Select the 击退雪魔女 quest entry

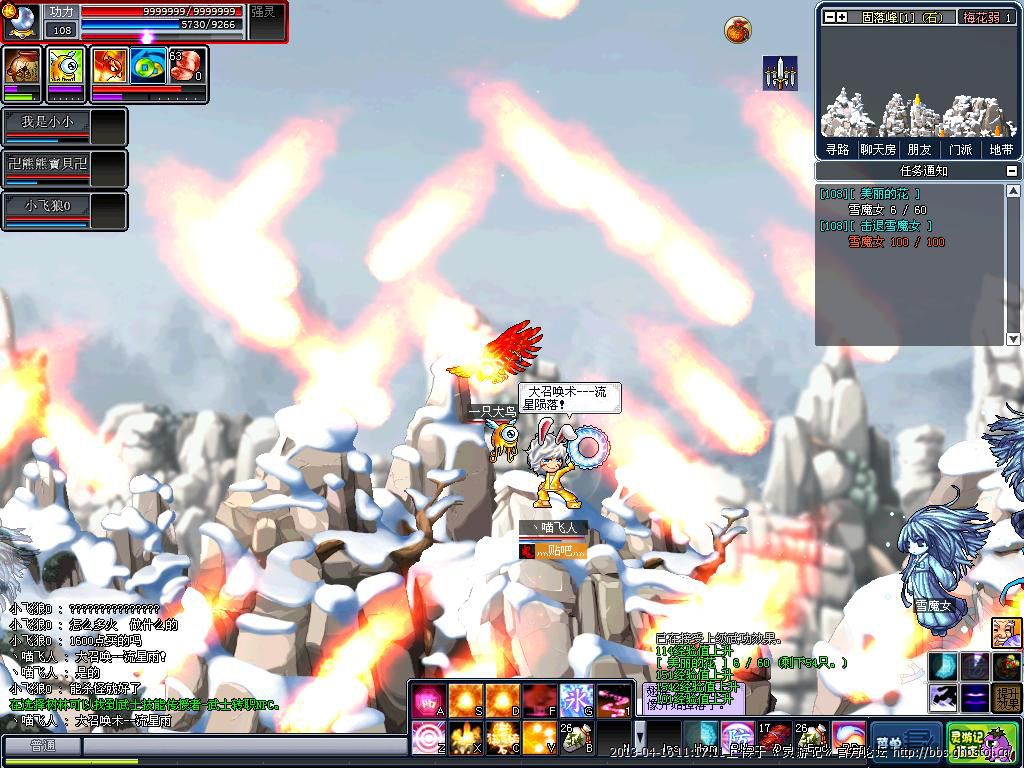(x=886, y=226)
